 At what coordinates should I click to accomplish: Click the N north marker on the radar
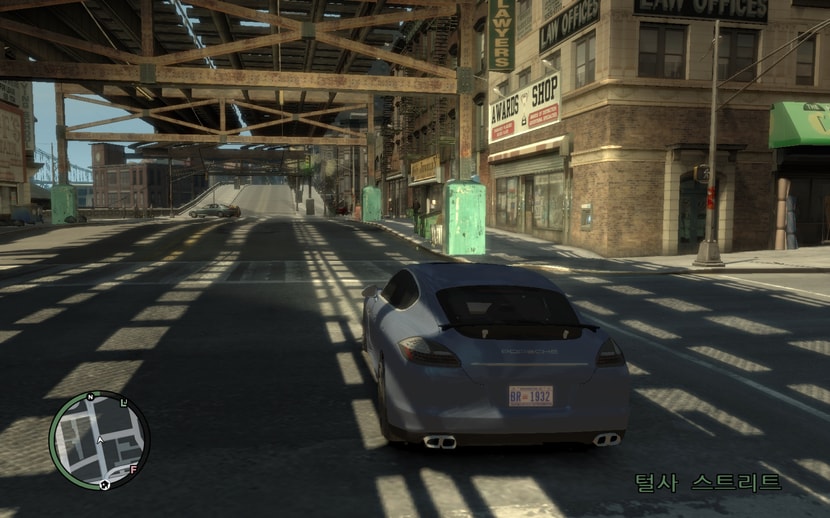coord(89,397)
